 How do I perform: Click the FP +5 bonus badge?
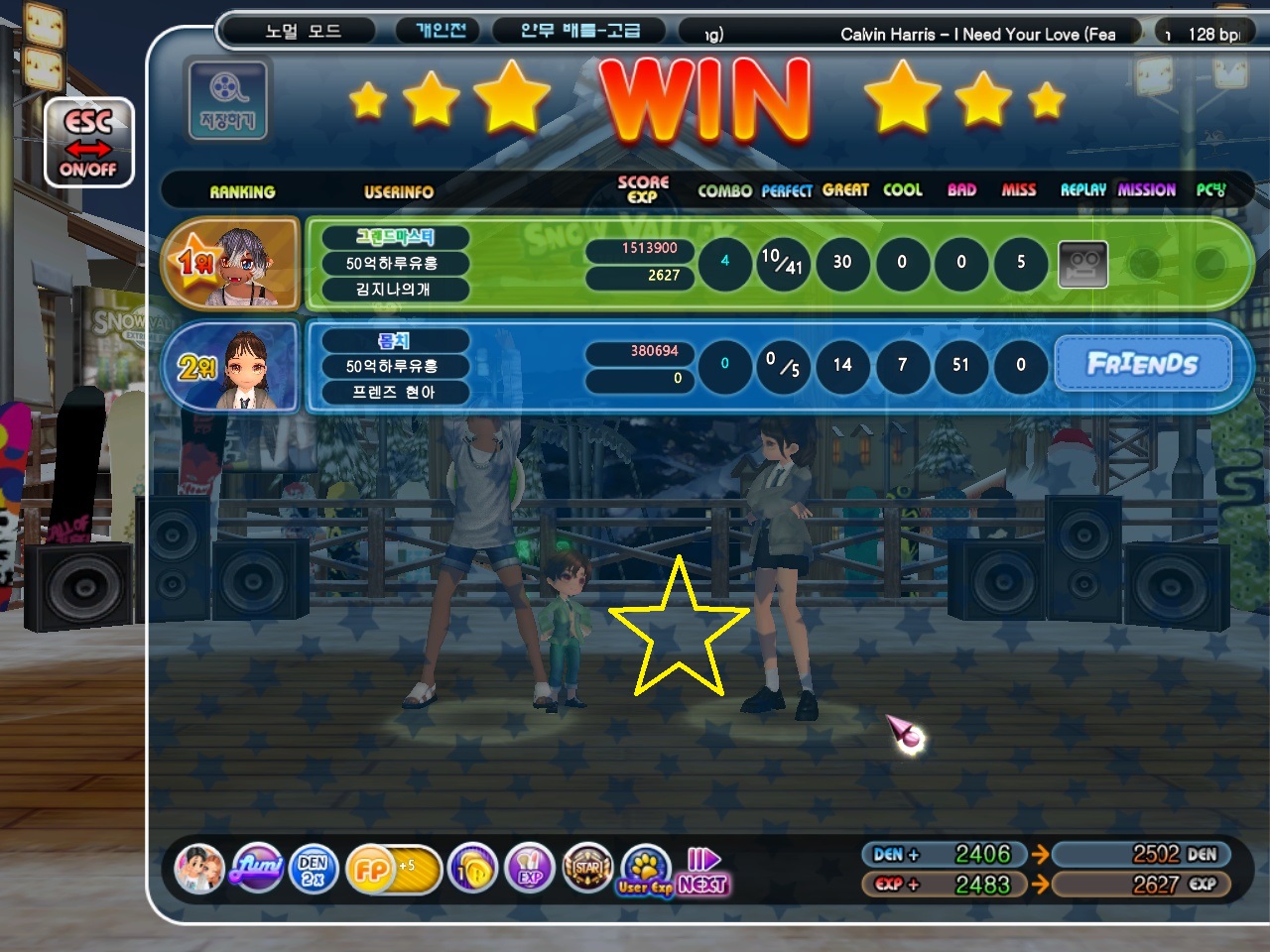[391, 870]
